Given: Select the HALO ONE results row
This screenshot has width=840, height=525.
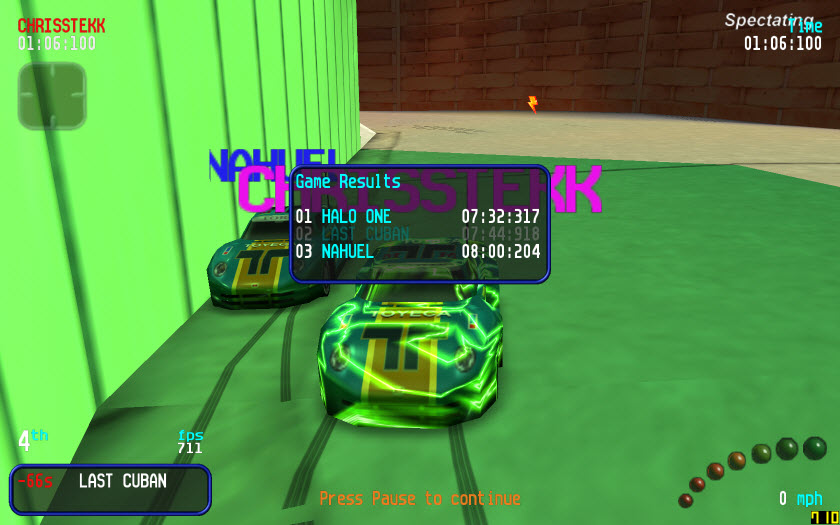Looking at the screenshot, I should 418,217.
